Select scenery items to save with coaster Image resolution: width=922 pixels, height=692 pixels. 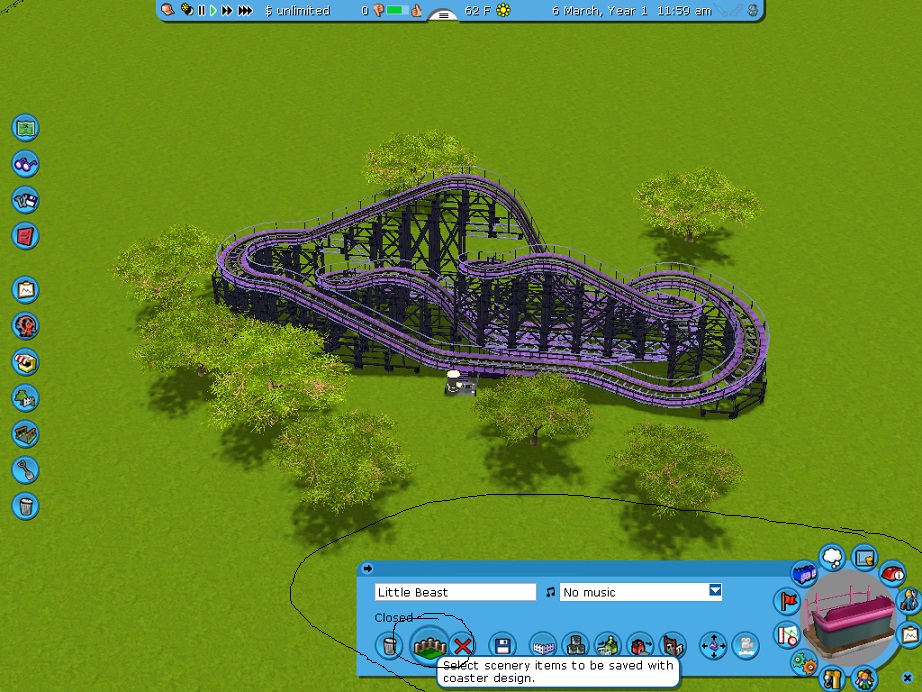click(x=427, y=645)
